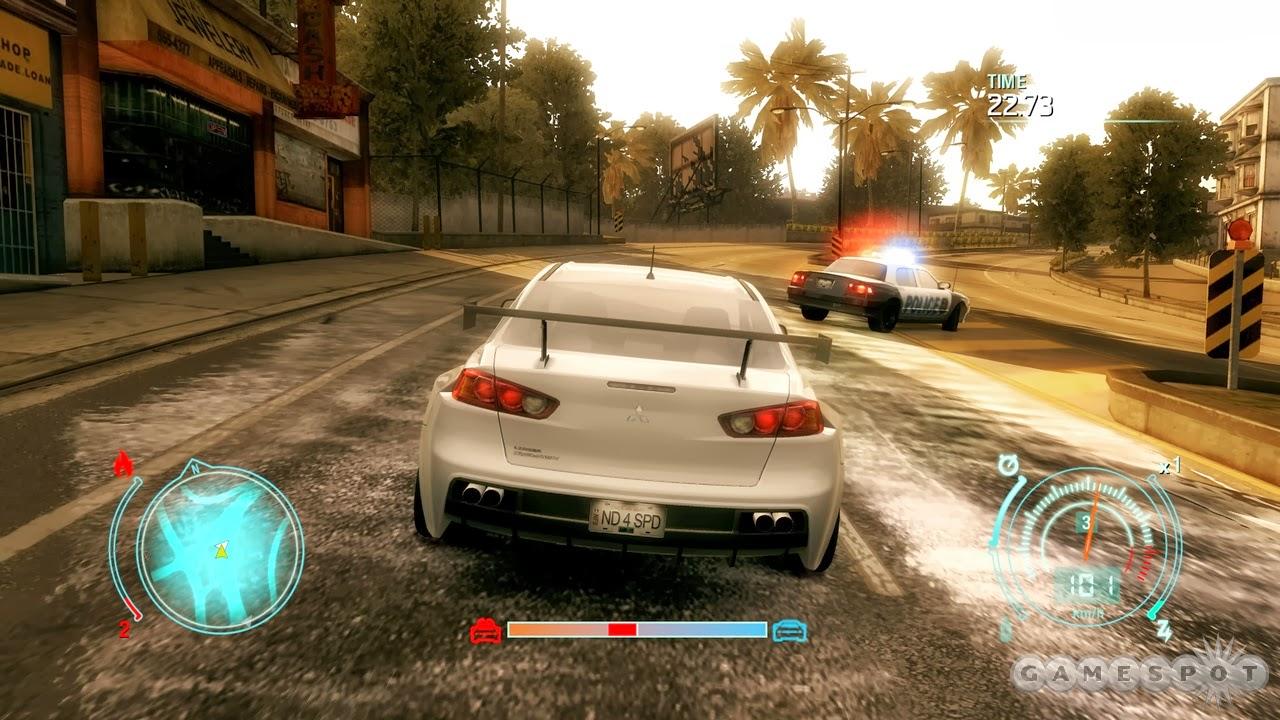
Task: Toggle the km/h speed unit readout
Action: (x=1087, y=612)
